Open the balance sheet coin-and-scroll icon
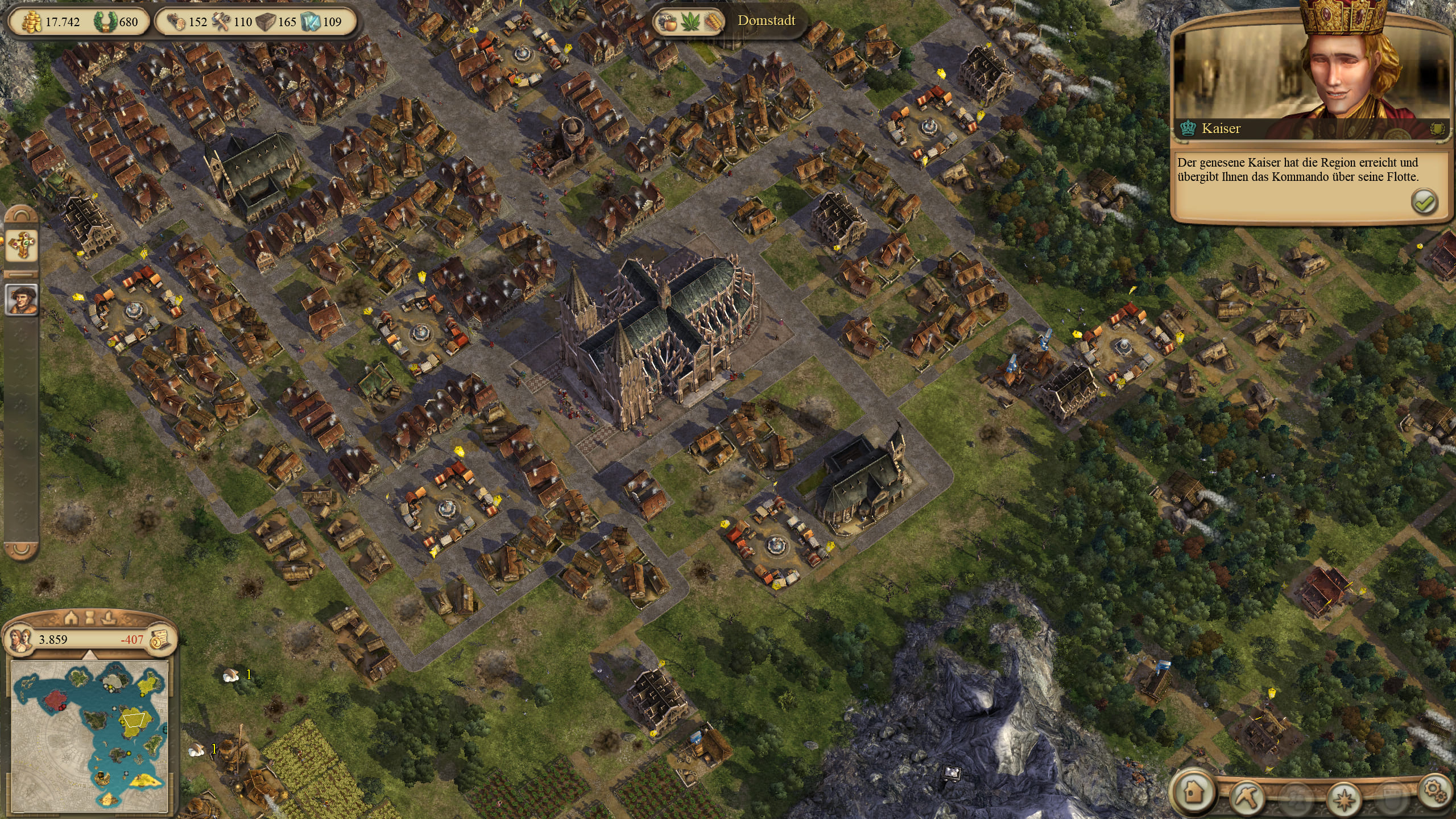The height and width of the screenshot is (819, 1456). [160, 640]
